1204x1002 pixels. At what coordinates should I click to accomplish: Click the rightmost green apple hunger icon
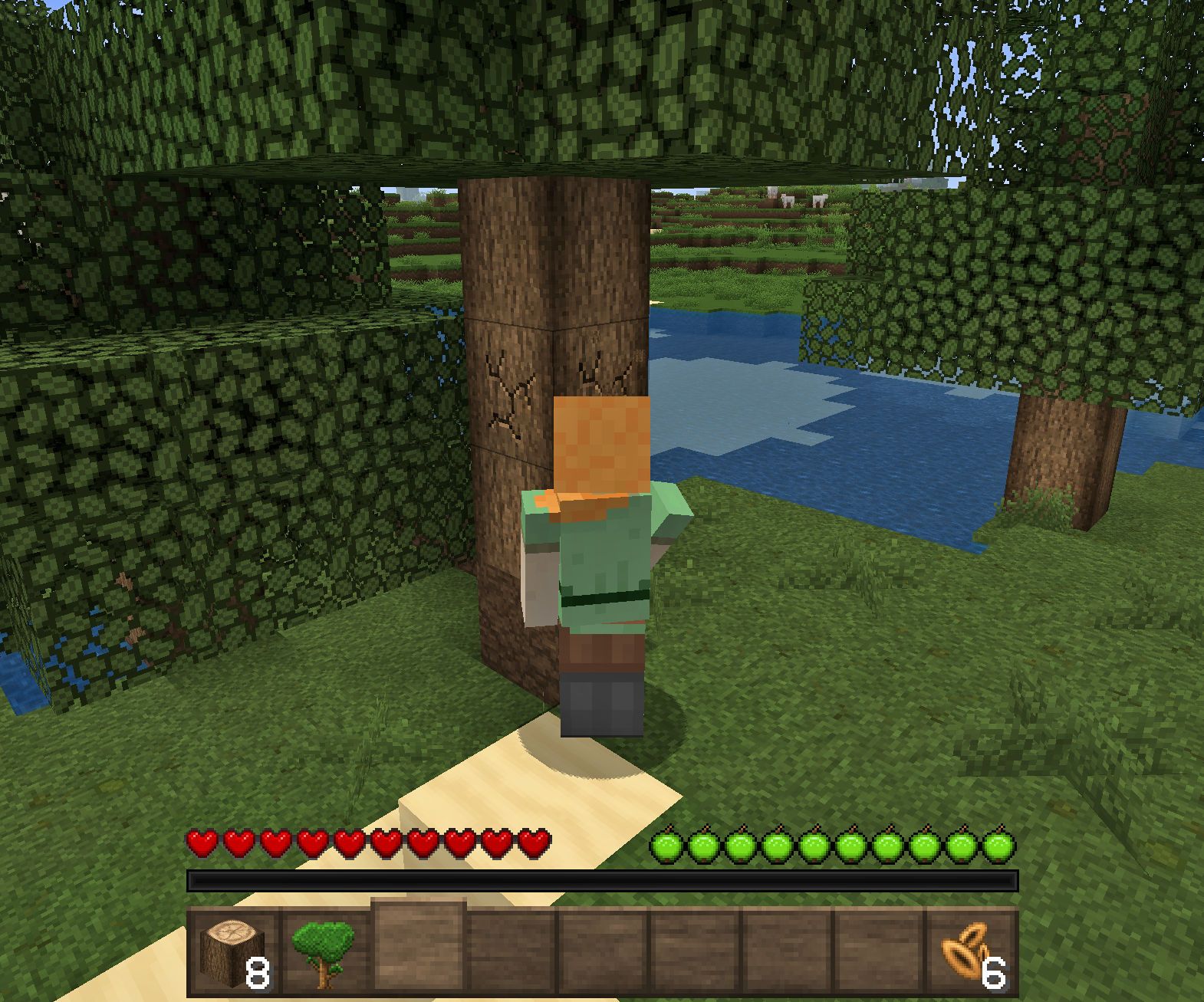1002,845
